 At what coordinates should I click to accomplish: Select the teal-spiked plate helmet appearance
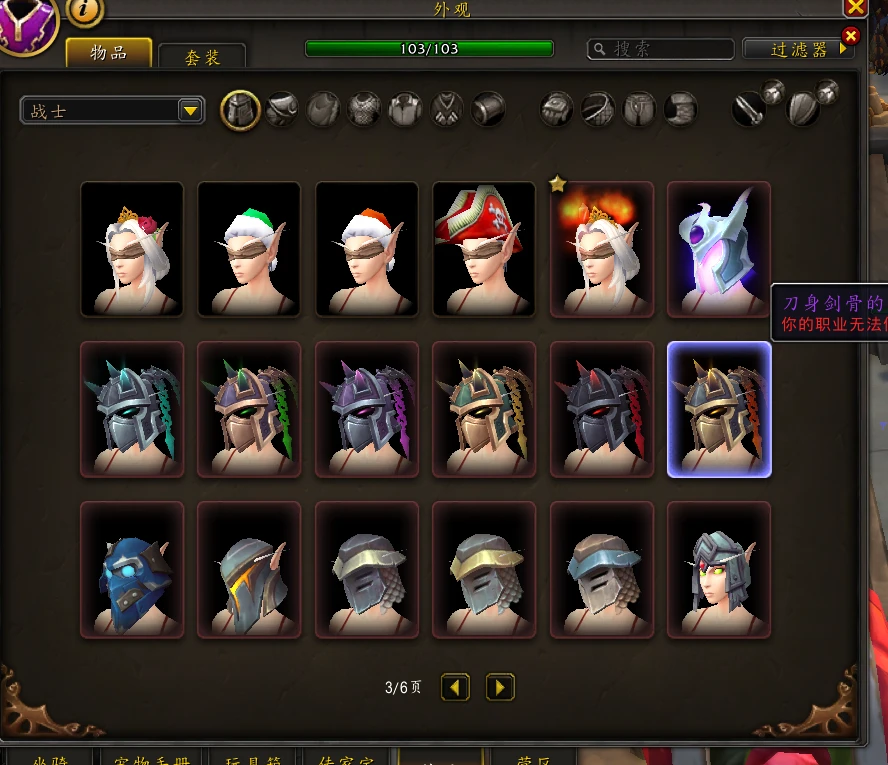tap(132, 409)
